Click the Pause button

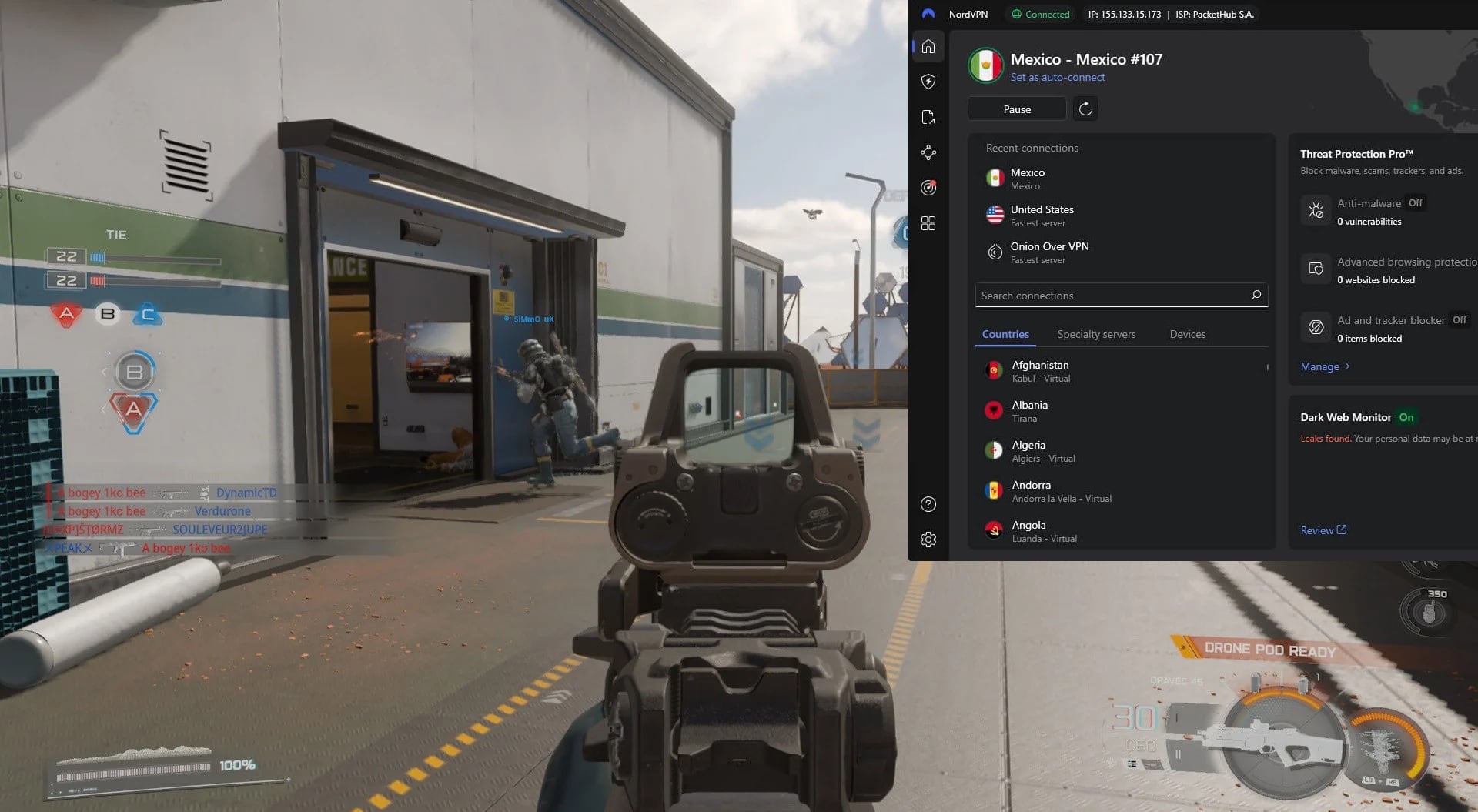coord(1016,109)
